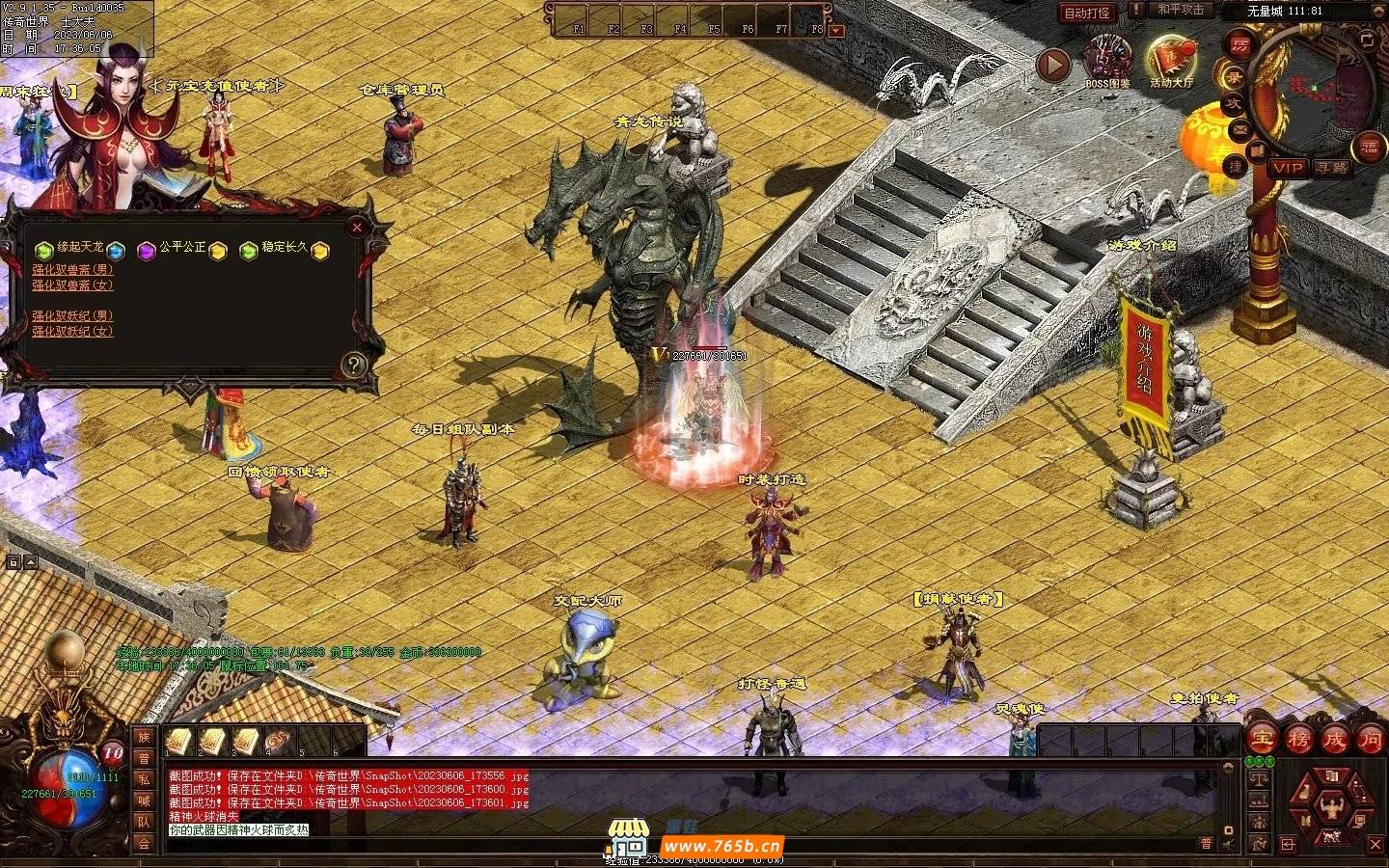Open the 活动大厅 events hall

pos(1170,60)
